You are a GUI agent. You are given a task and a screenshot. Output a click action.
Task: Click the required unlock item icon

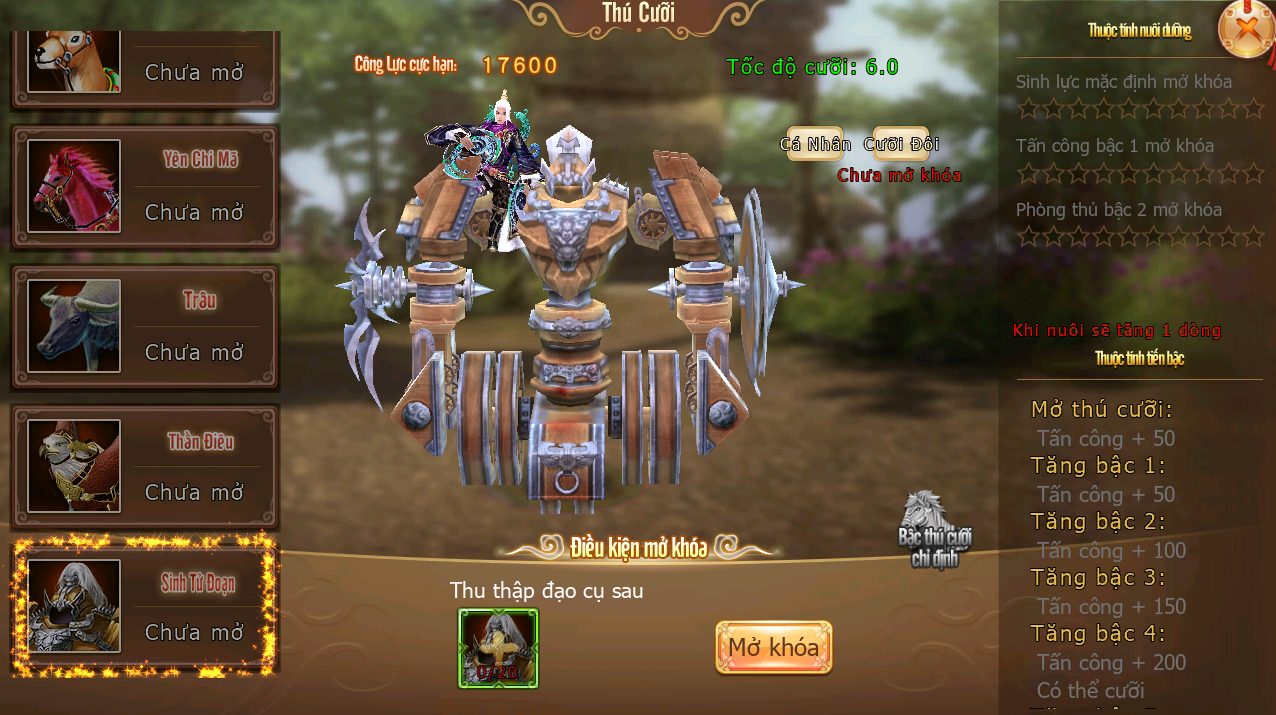tap(498, 648)
